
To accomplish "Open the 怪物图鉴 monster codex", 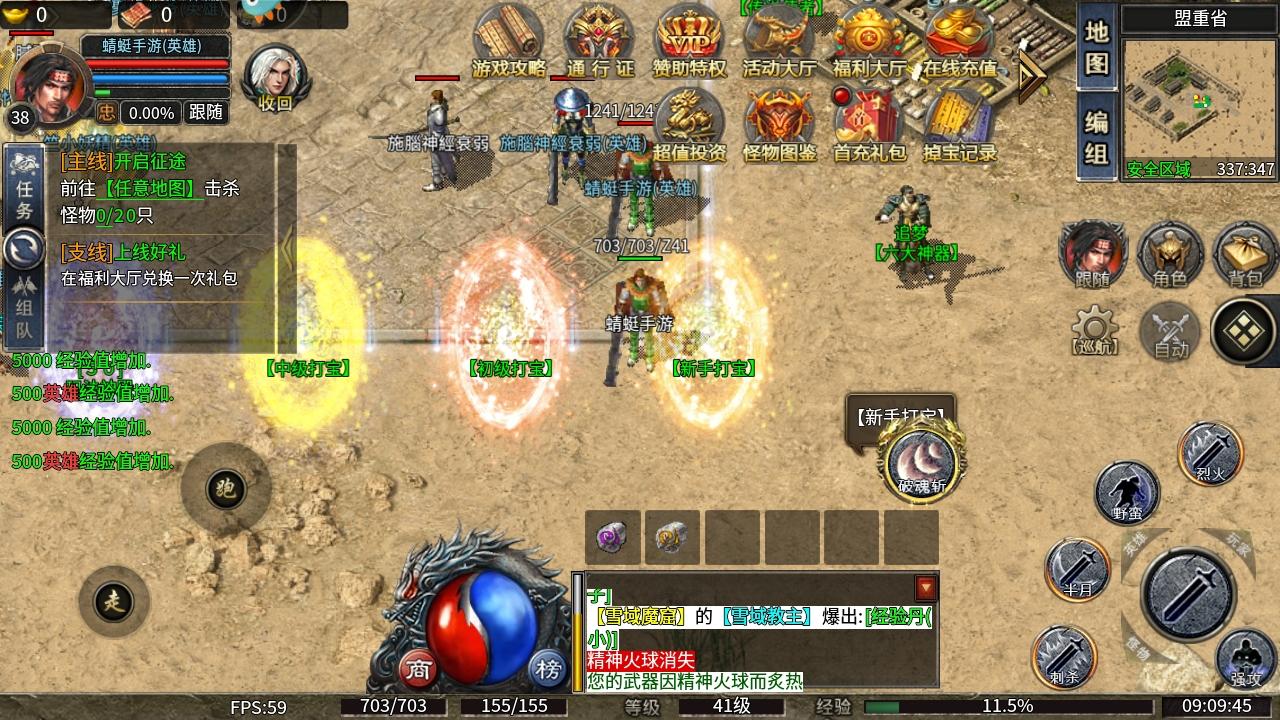I will [779, 124].
